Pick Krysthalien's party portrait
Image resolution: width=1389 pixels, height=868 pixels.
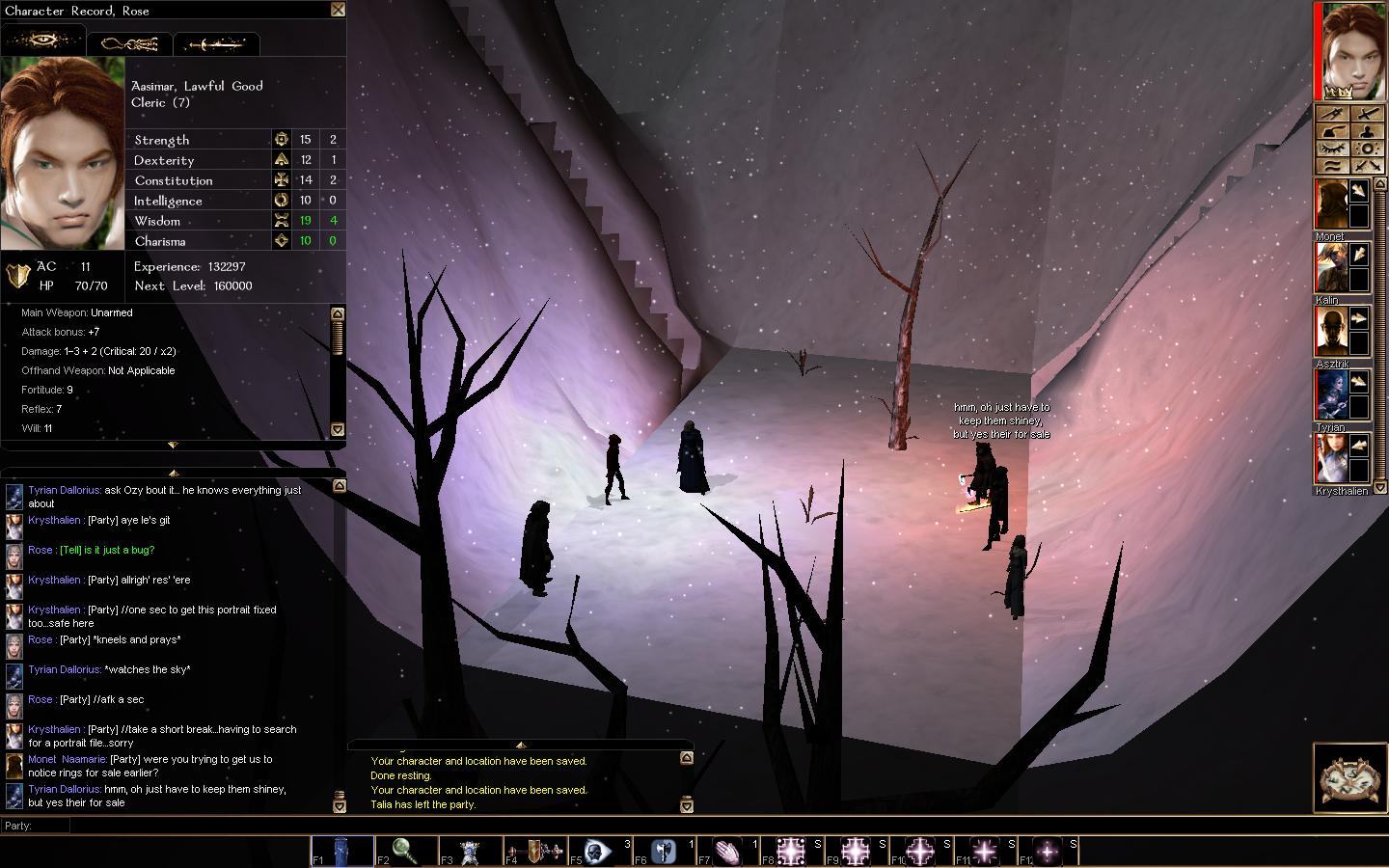[1331, 459]
